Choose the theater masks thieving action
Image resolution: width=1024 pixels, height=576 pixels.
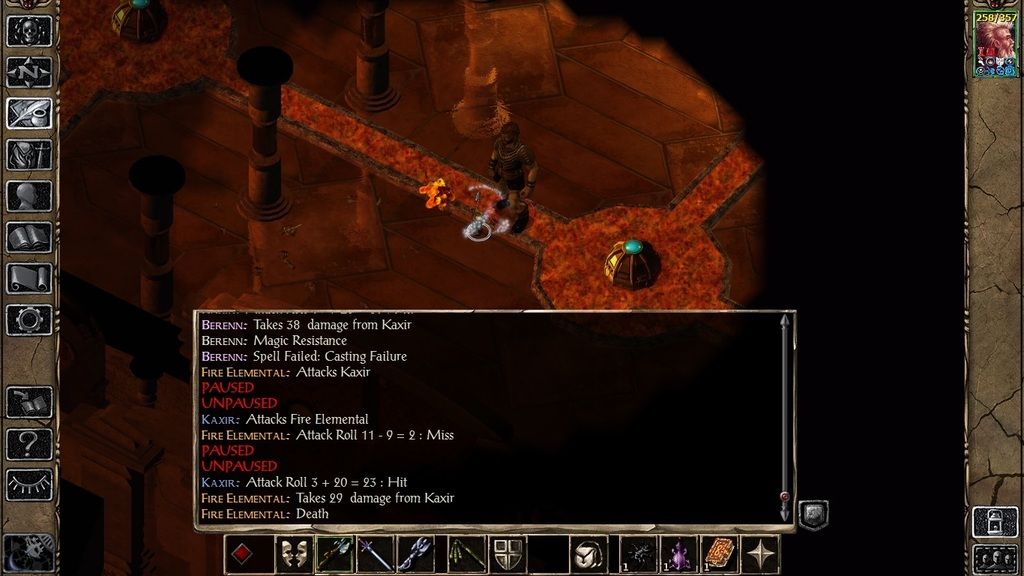coord(293,554)
